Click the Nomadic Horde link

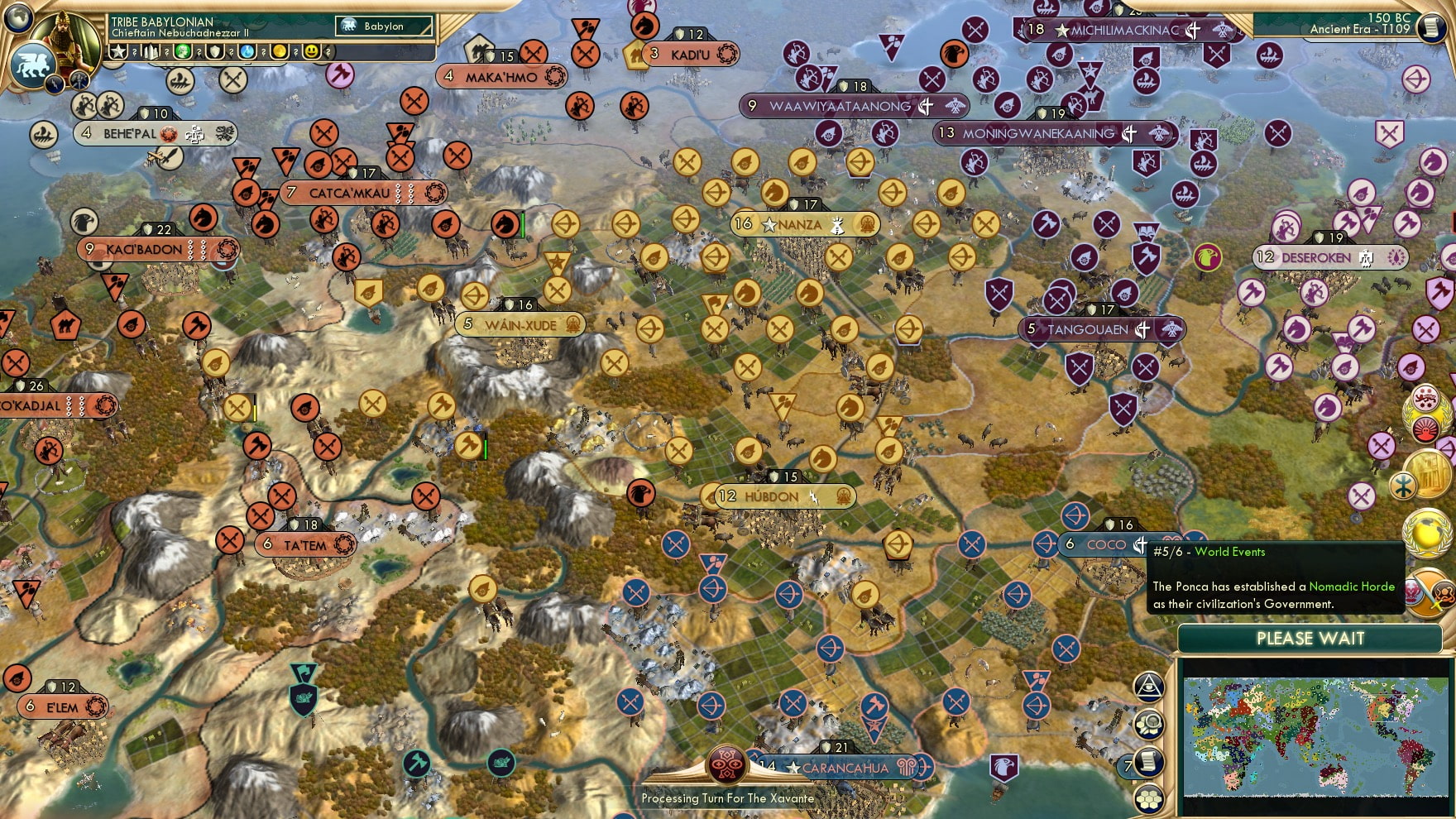tap(1353, 586)
